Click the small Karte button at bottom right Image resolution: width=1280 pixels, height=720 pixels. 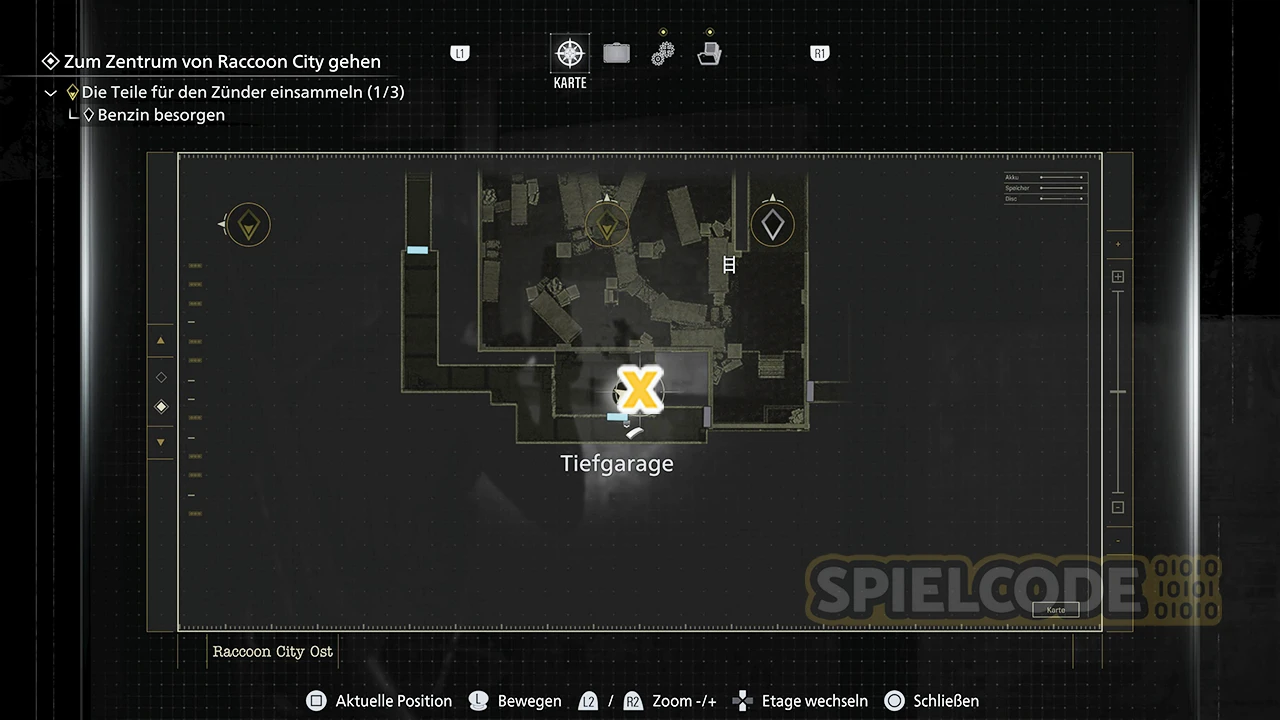pos(1055,610)
